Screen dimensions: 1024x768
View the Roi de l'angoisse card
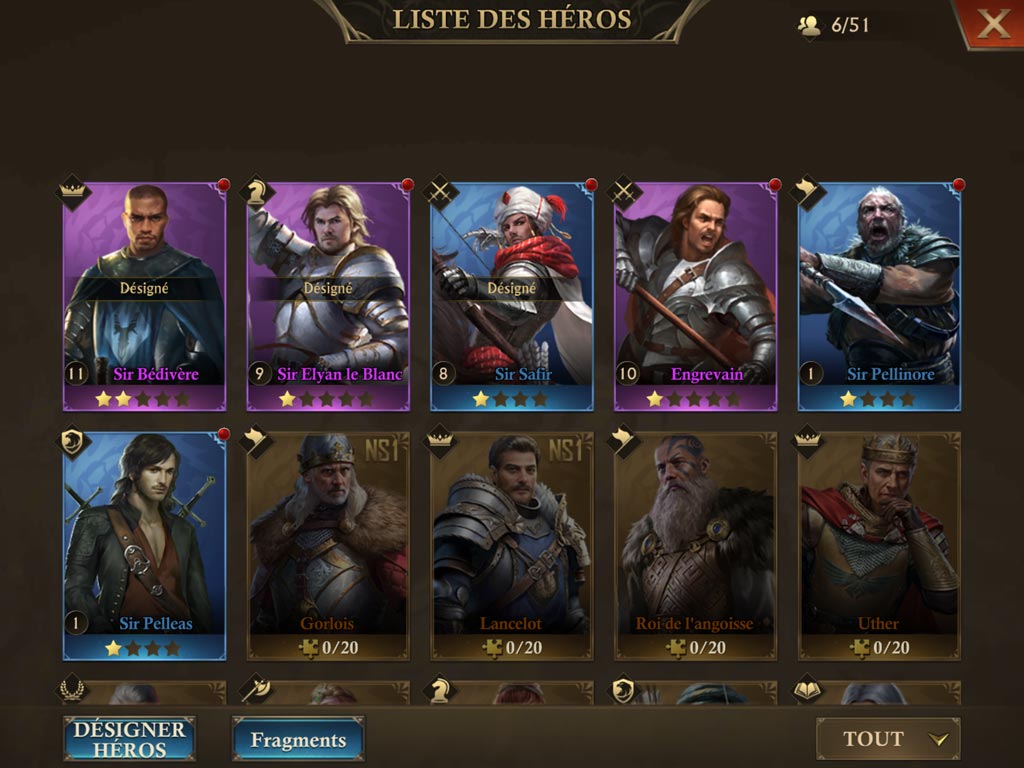point(696,545)
